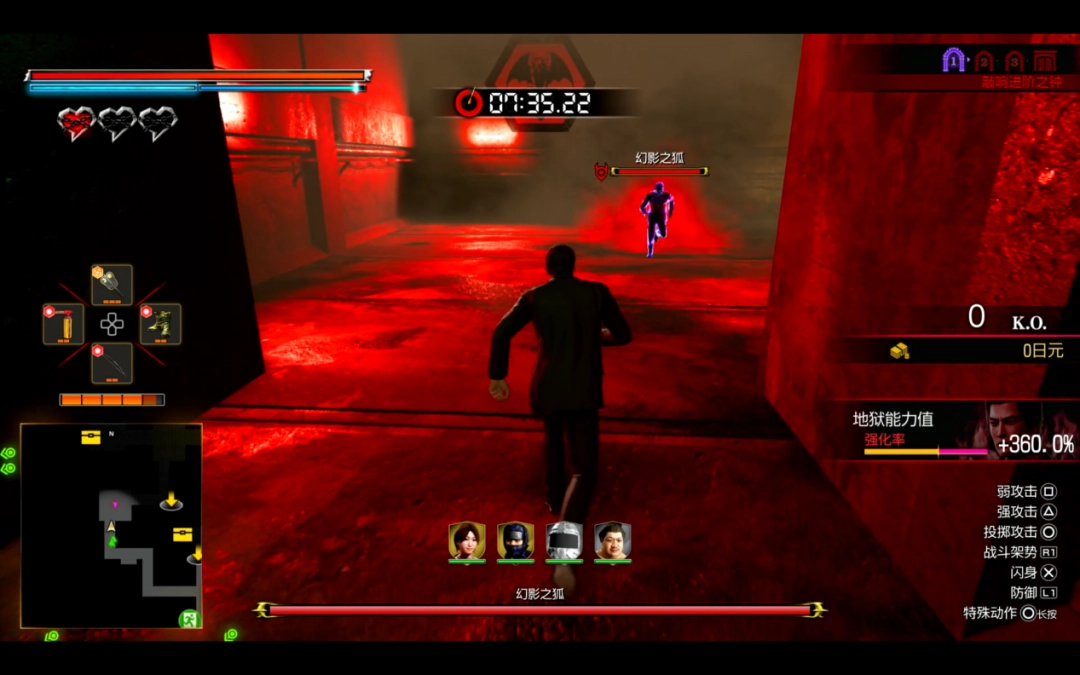Open the dungeon minimap
The image size is (1080, 675).
tap(111, 526)
